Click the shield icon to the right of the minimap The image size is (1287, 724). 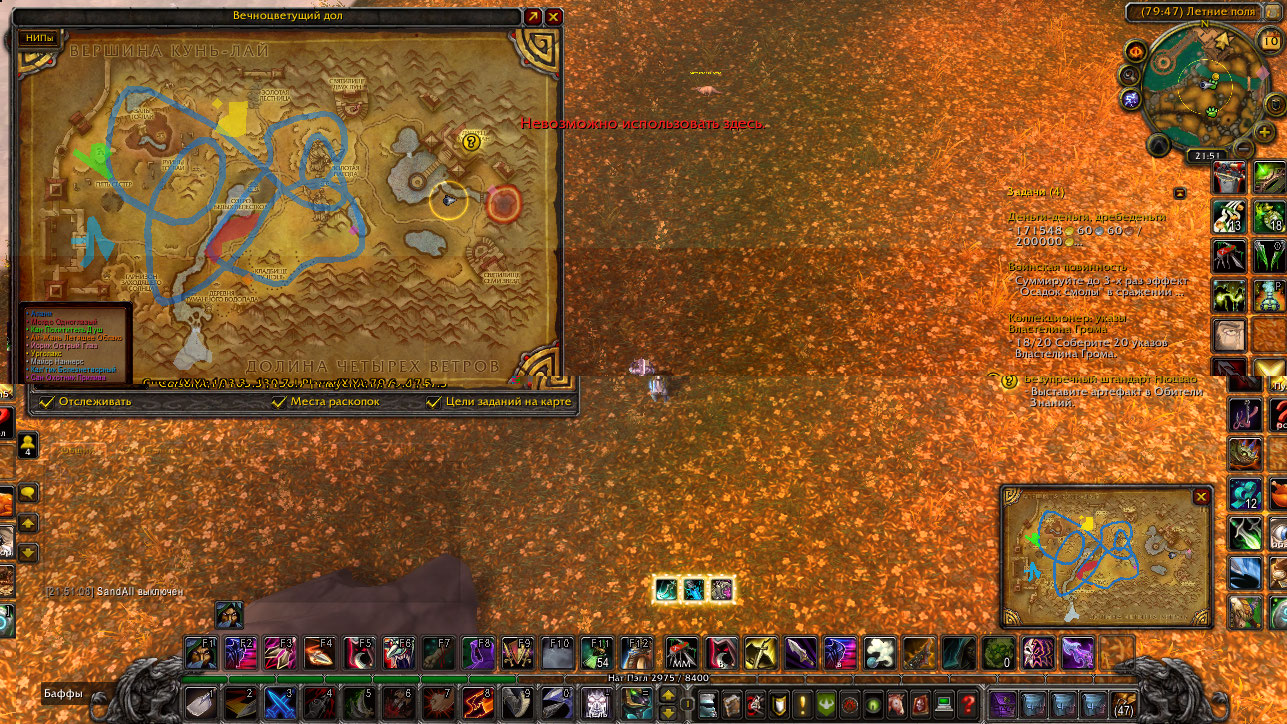(x=1274, y=106)
